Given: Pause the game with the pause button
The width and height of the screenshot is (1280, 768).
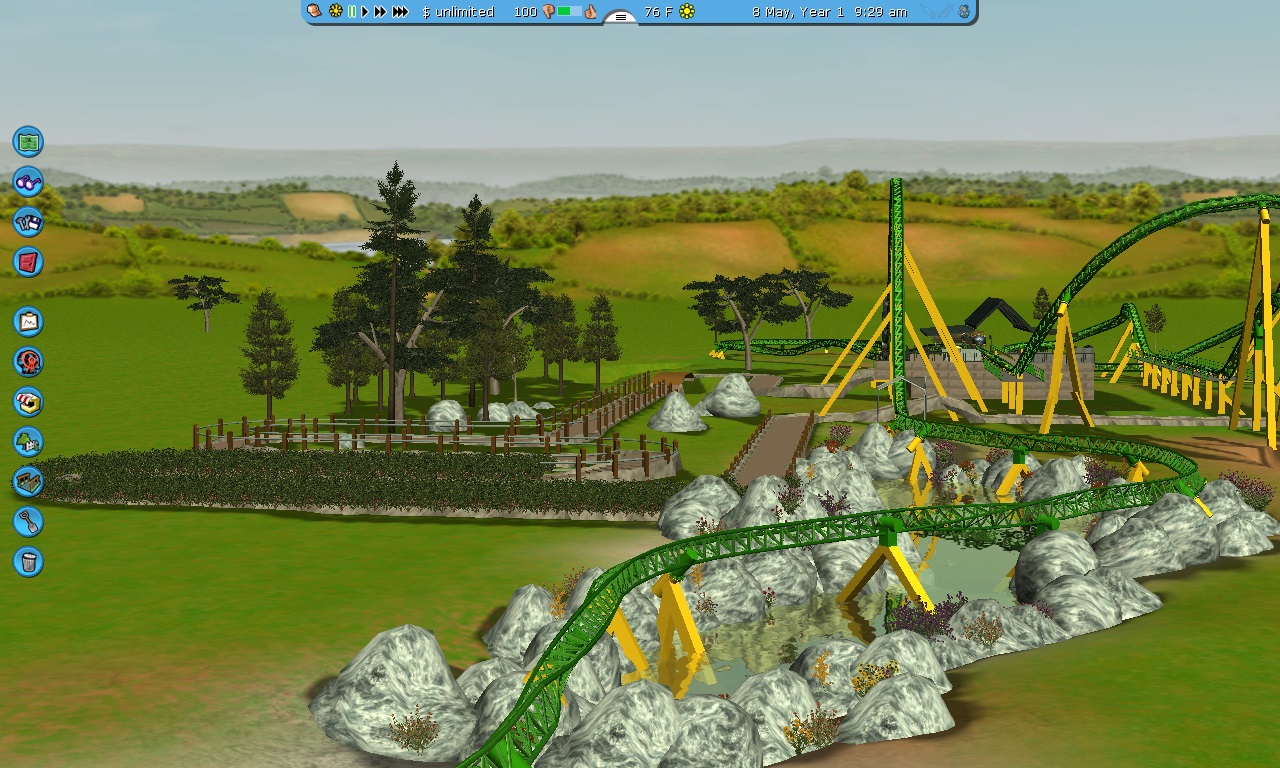Looking at the screenshot, I should (x=351, y=12).
